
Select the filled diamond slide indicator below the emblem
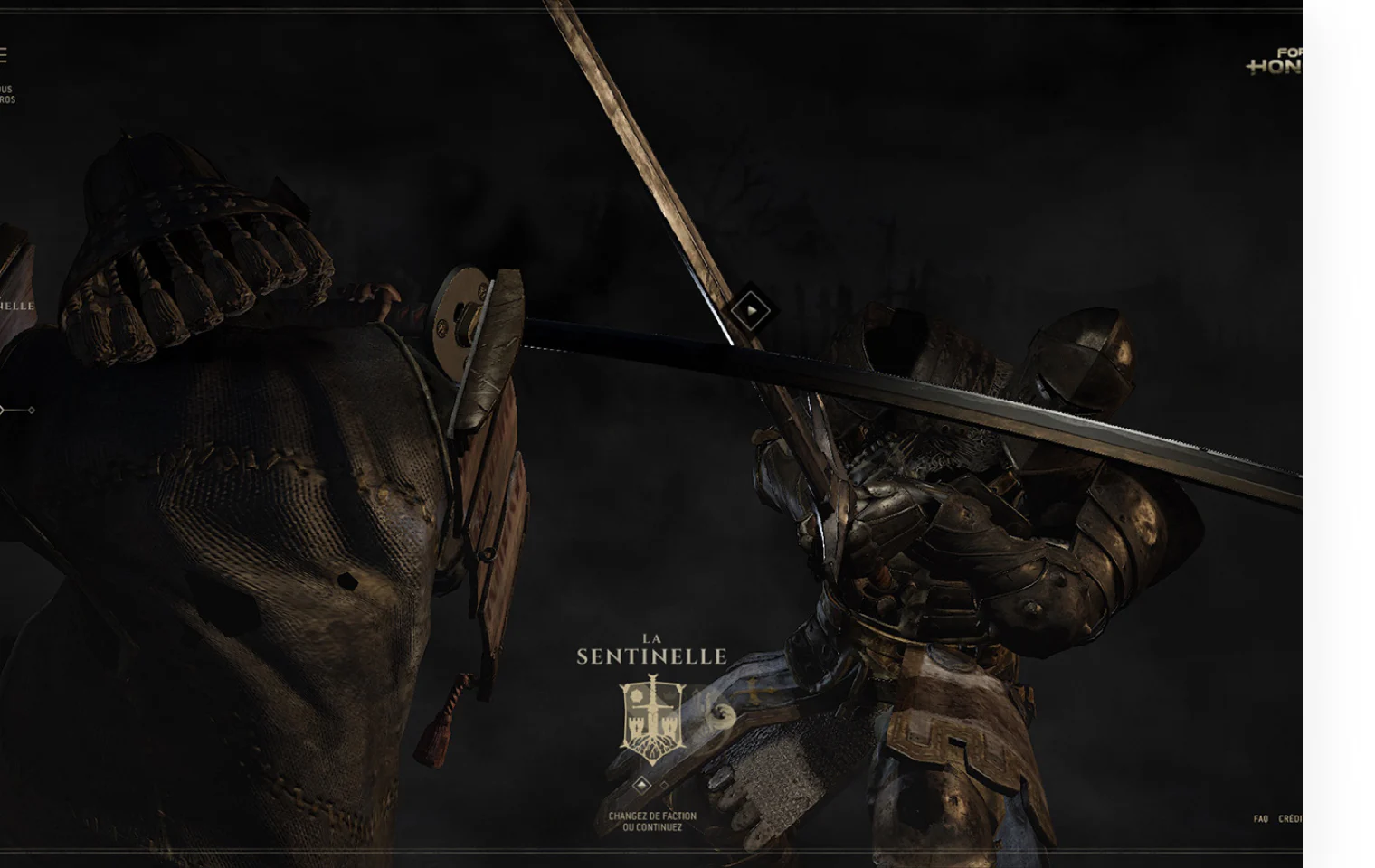coord(641,785)
